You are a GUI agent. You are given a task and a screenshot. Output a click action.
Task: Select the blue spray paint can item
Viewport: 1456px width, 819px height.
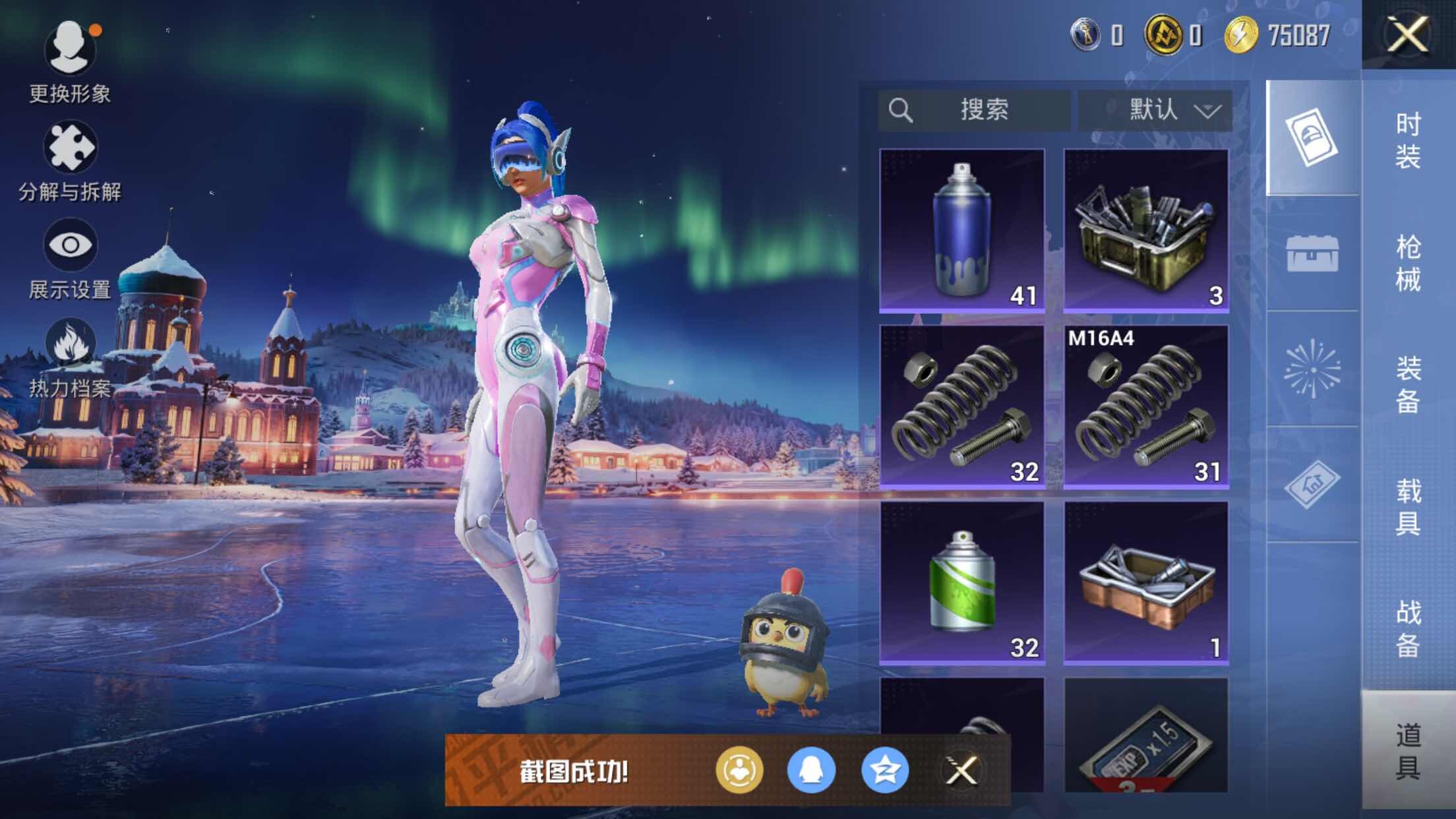click(961, 230)
